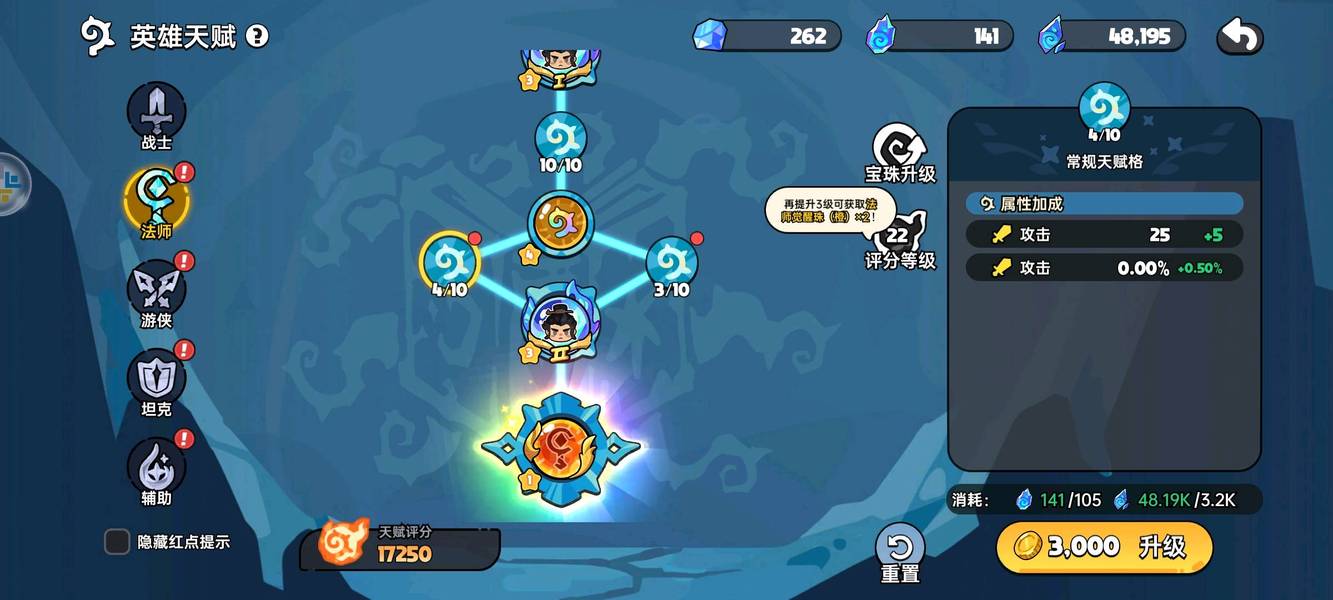1333x600 pixels.
Task: Select the 3/10 talent node
Action: pos(672,264)
